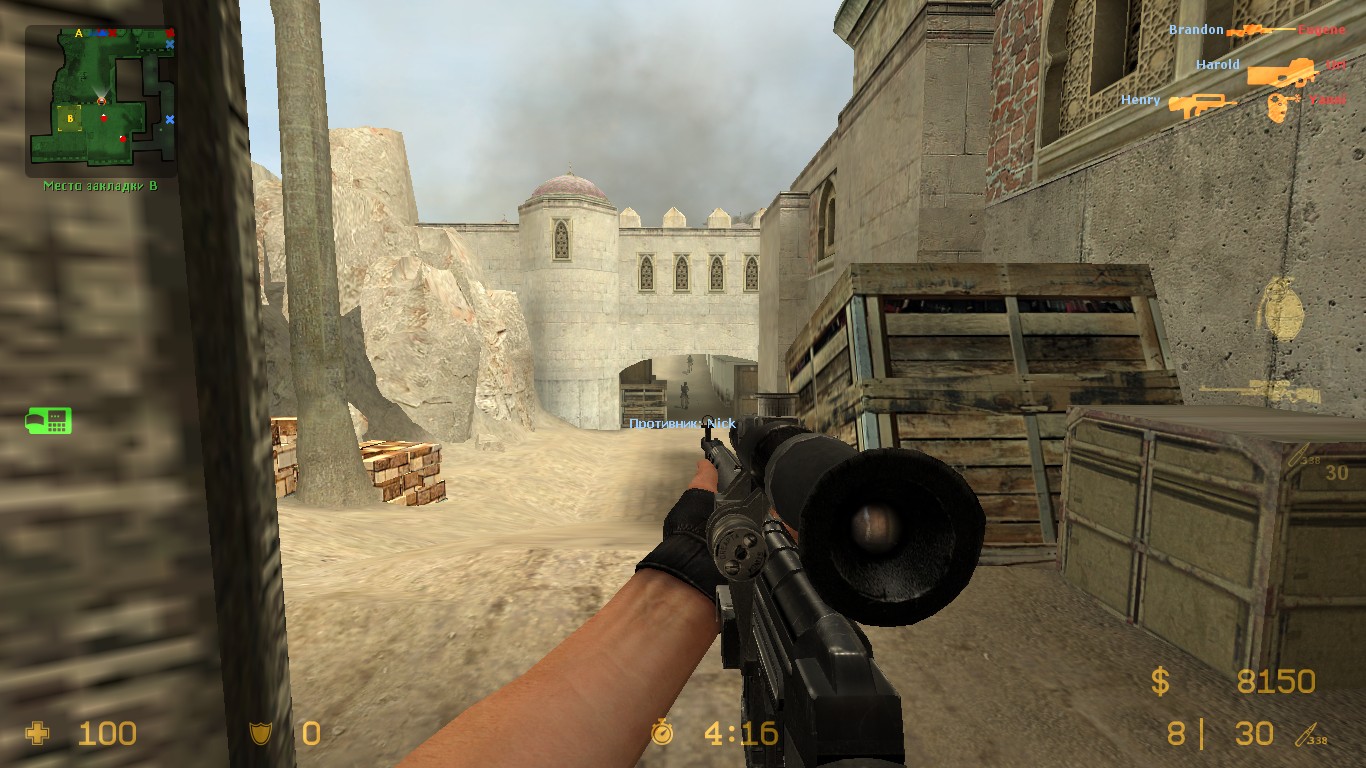The image size is (1366, 768).
Task: Click the radar minimap
Action: point(100,96)
